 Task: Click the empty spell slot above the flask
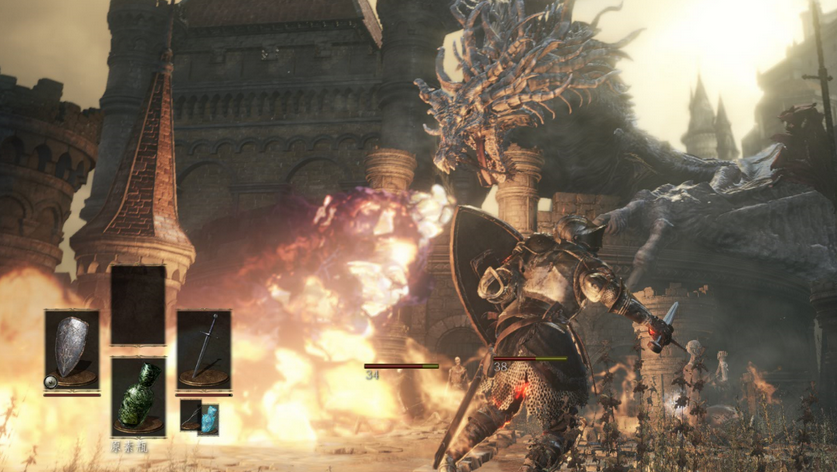point(138,305)
